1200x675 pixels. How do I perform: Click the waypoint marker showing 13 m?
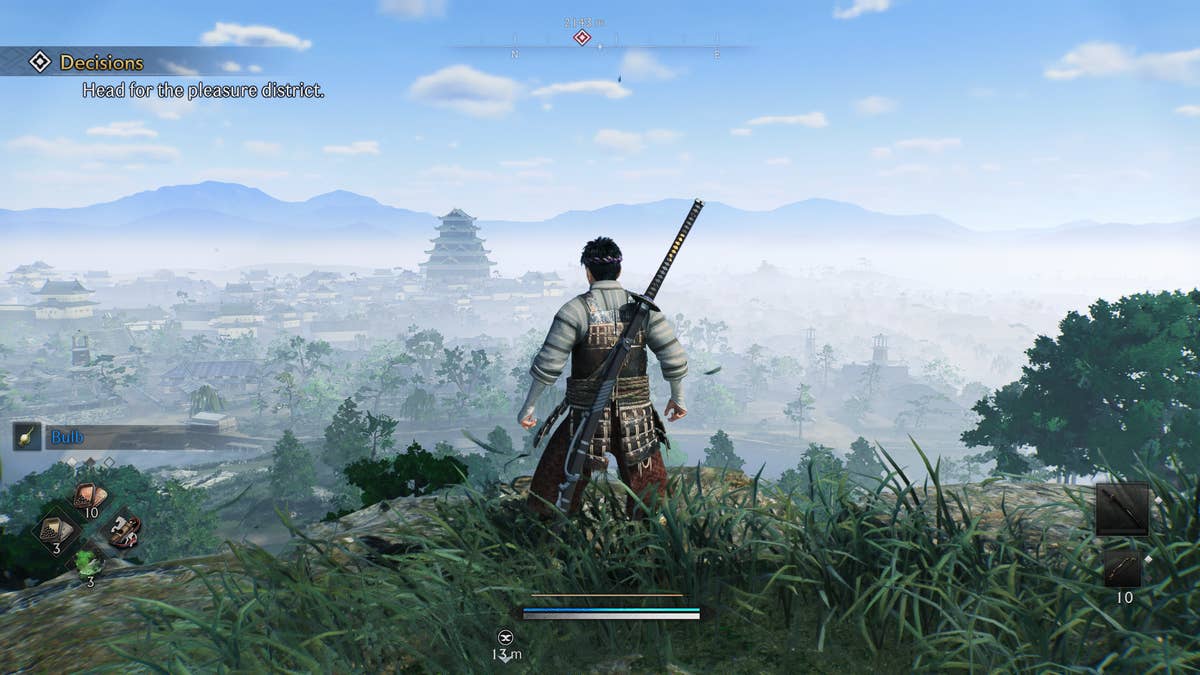506,636
